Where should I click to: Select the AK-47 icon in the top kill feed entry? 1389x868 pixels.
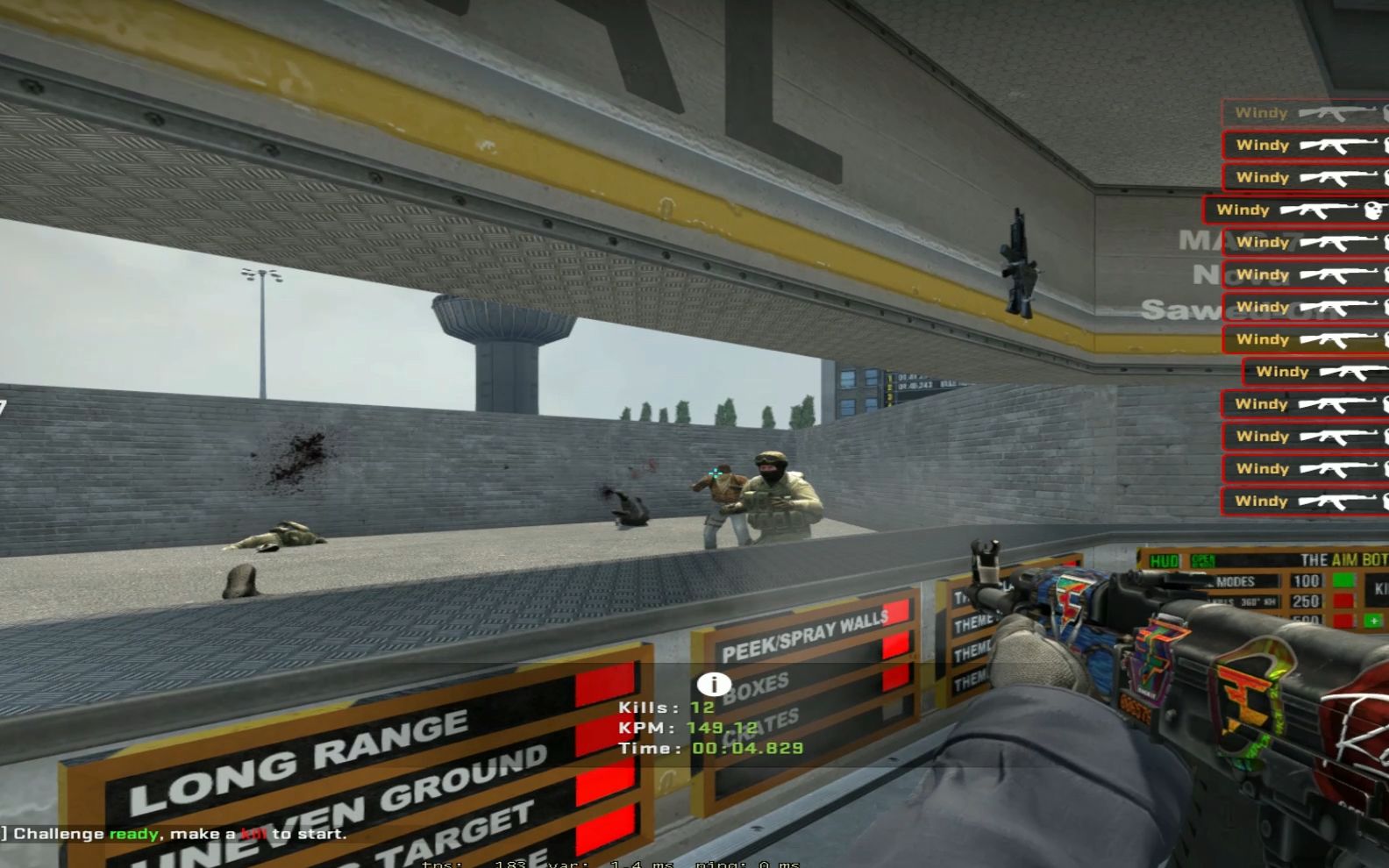coord(1336,112)
